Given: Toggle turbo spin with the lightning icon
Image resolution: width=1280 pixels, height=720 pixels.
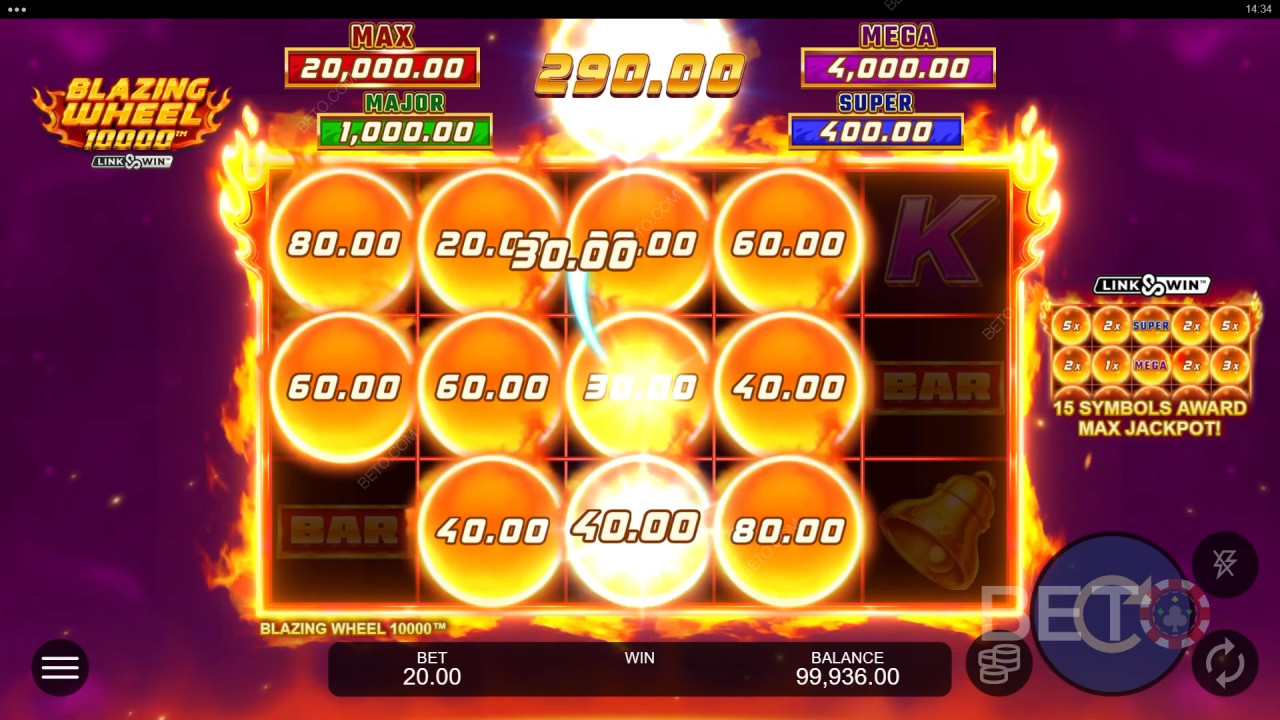Looking at the screenshot, I should click(x=1224, y=564).
